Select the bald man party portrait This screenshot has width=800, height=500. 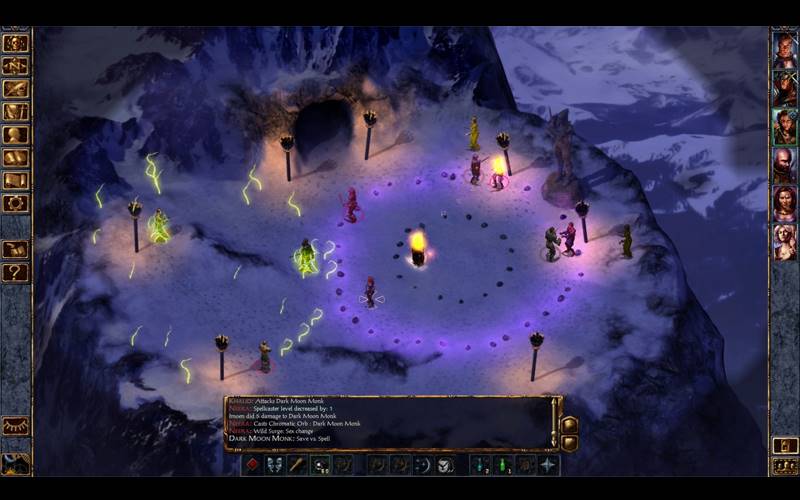pos(785,164)
